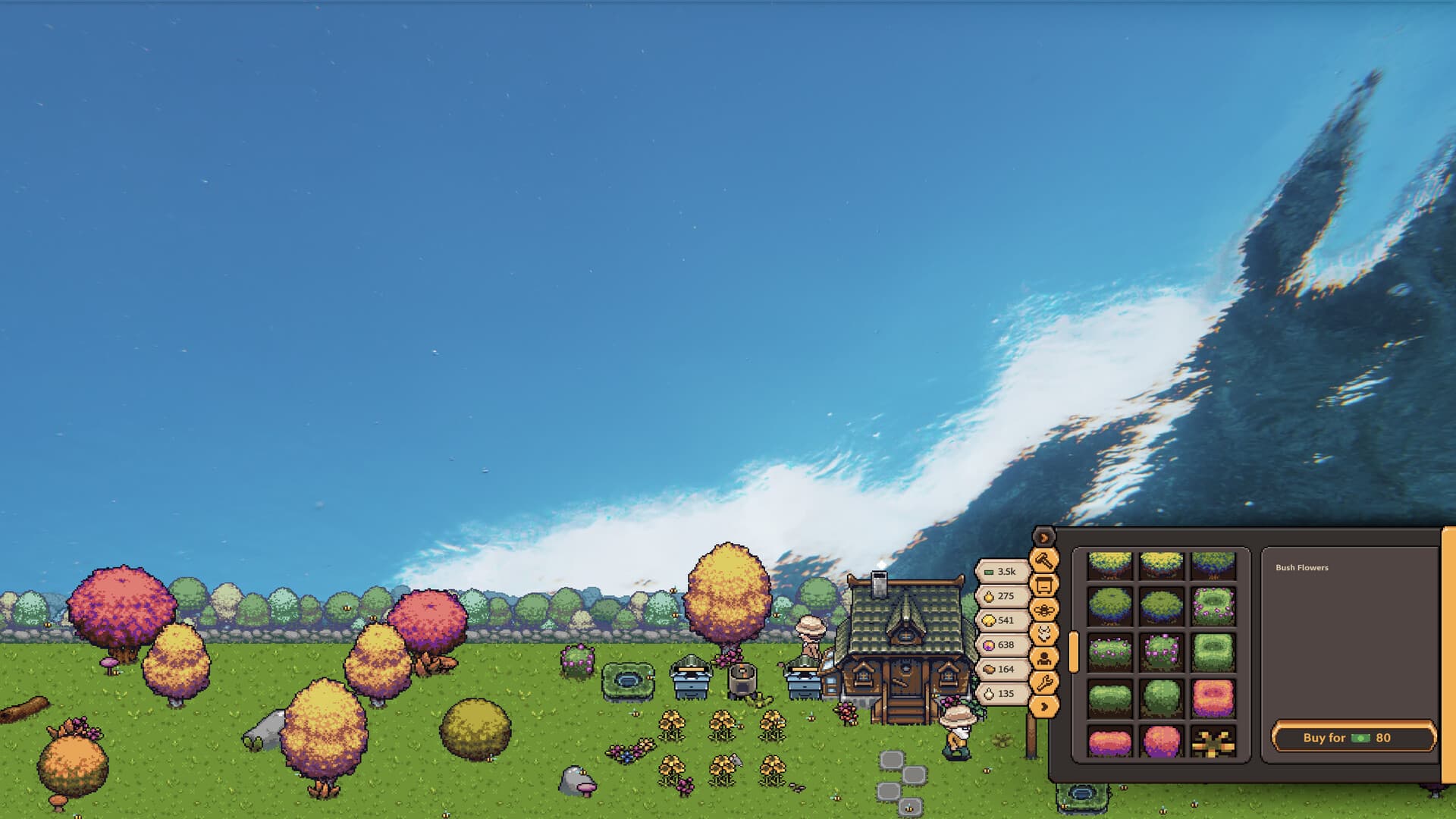Collapse the shop with the top chevron arrow
The image size is (1456, 819).
pyautogui.click(x=1045, y=537)
